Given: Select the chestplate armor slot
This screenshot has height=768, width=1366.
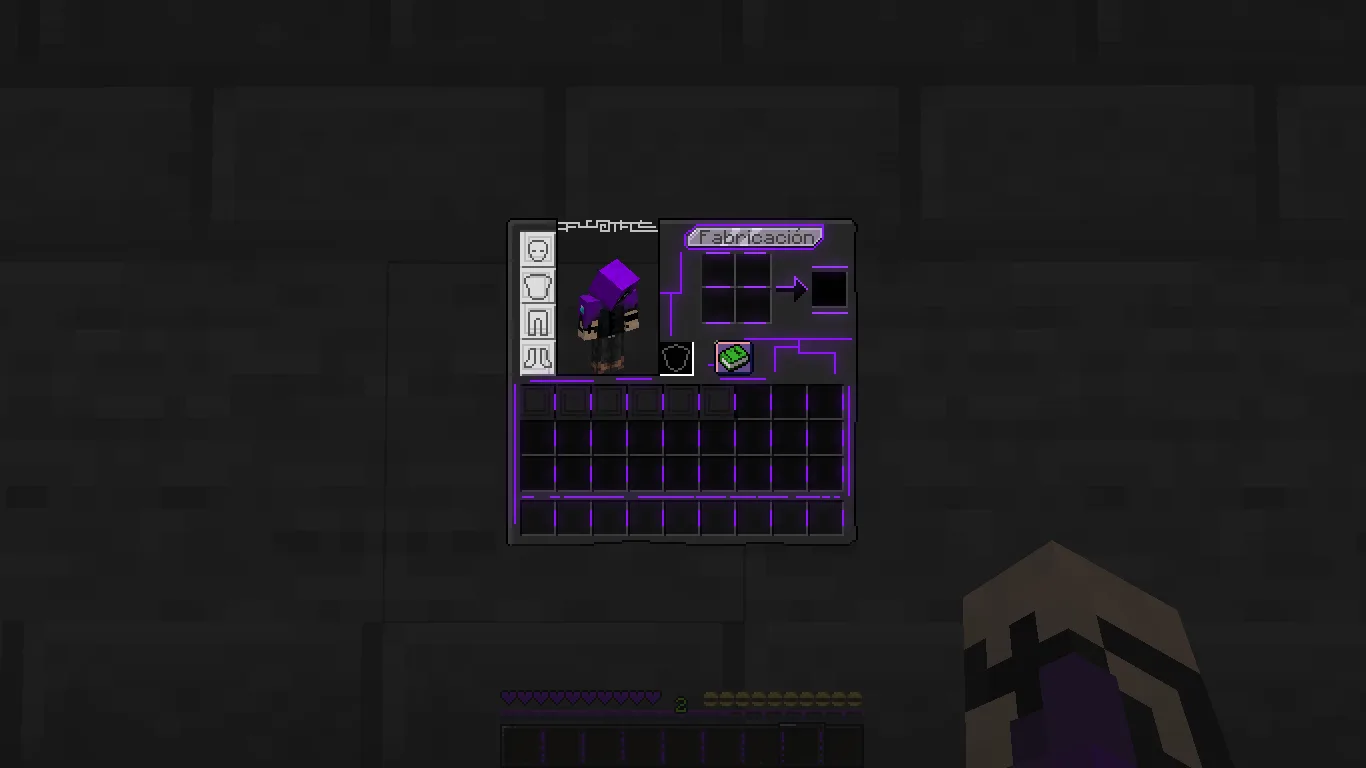Looking at the screenshot, I should click(538, 287).
